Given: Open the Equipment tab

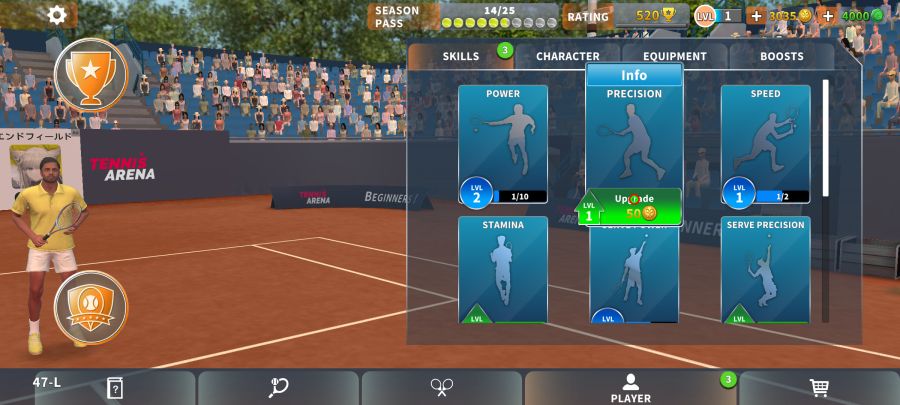Looking at the screenshot, I should pyautogui.click(x=675, y=56).
